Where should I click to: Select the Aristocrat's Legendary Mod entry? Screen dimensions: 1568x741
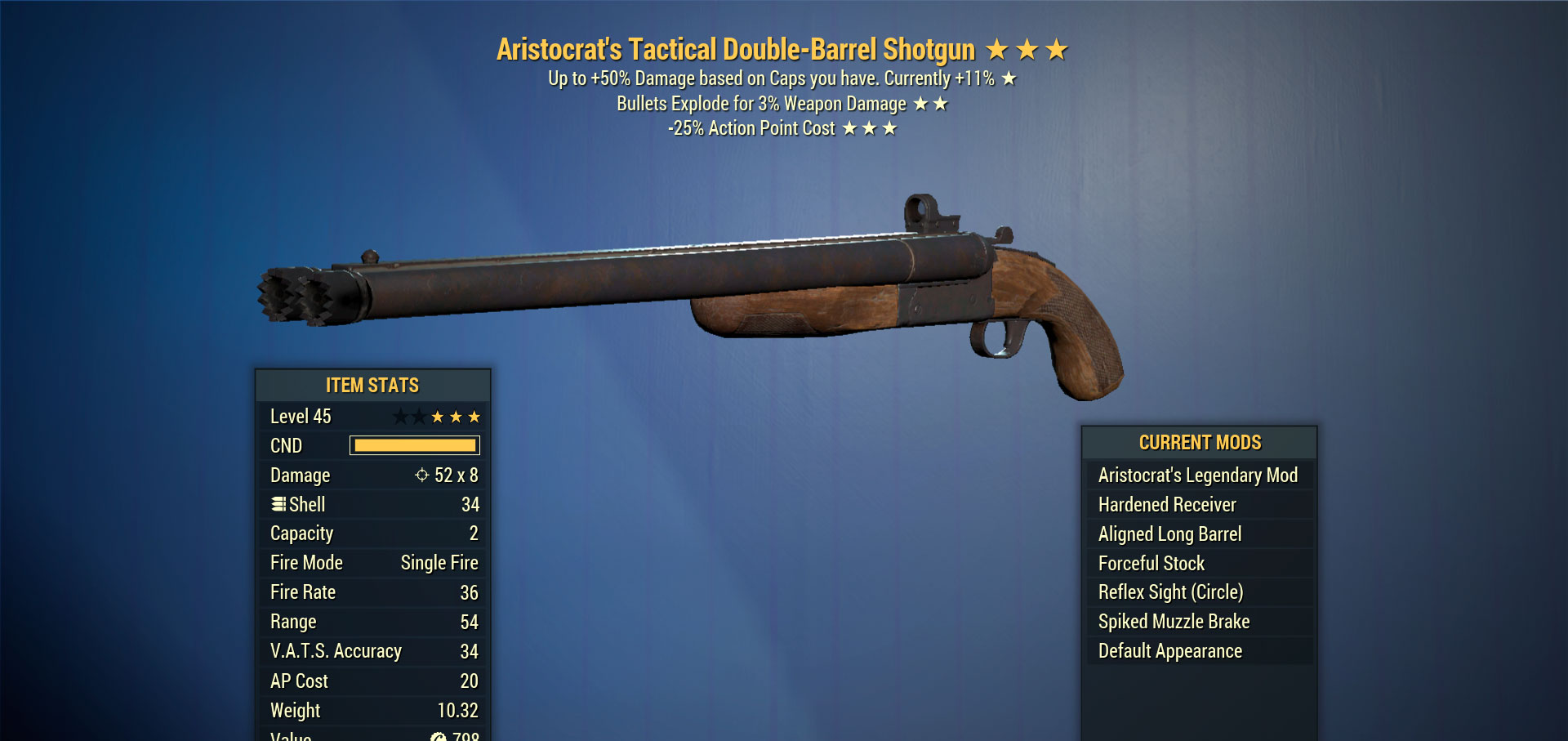tap(1197, 475)
